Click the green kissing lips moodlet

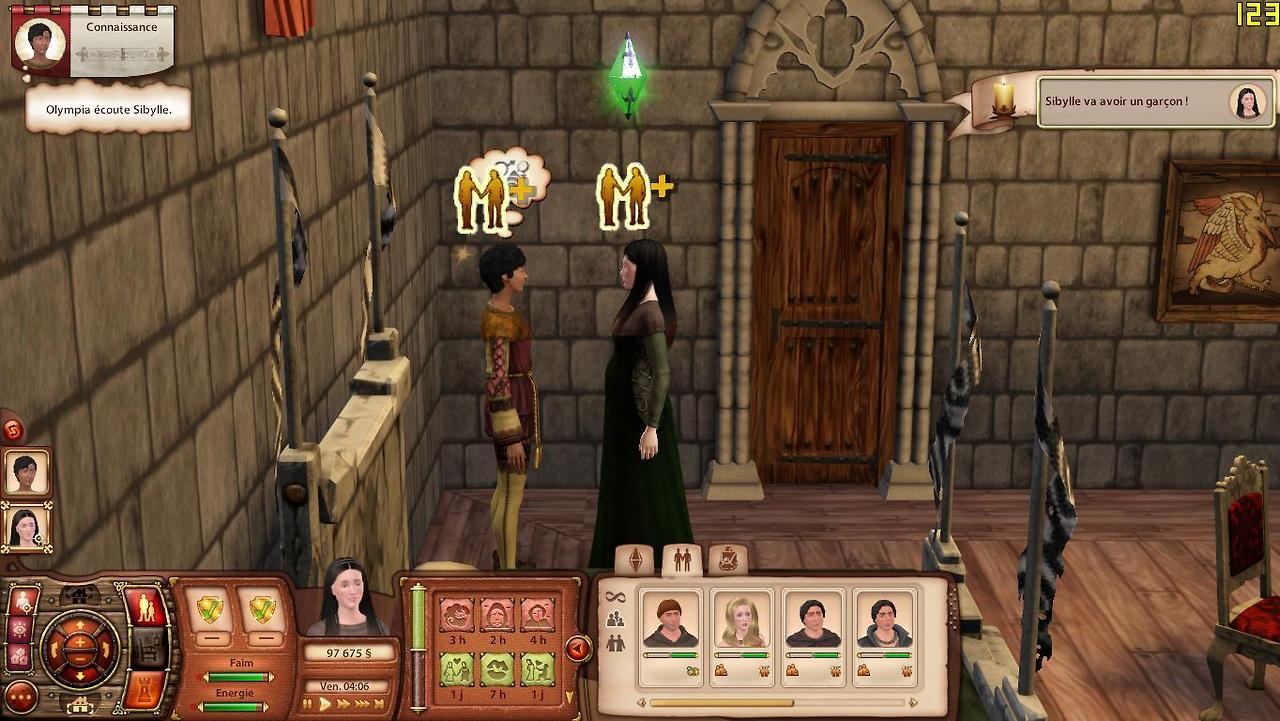point(497,668)
